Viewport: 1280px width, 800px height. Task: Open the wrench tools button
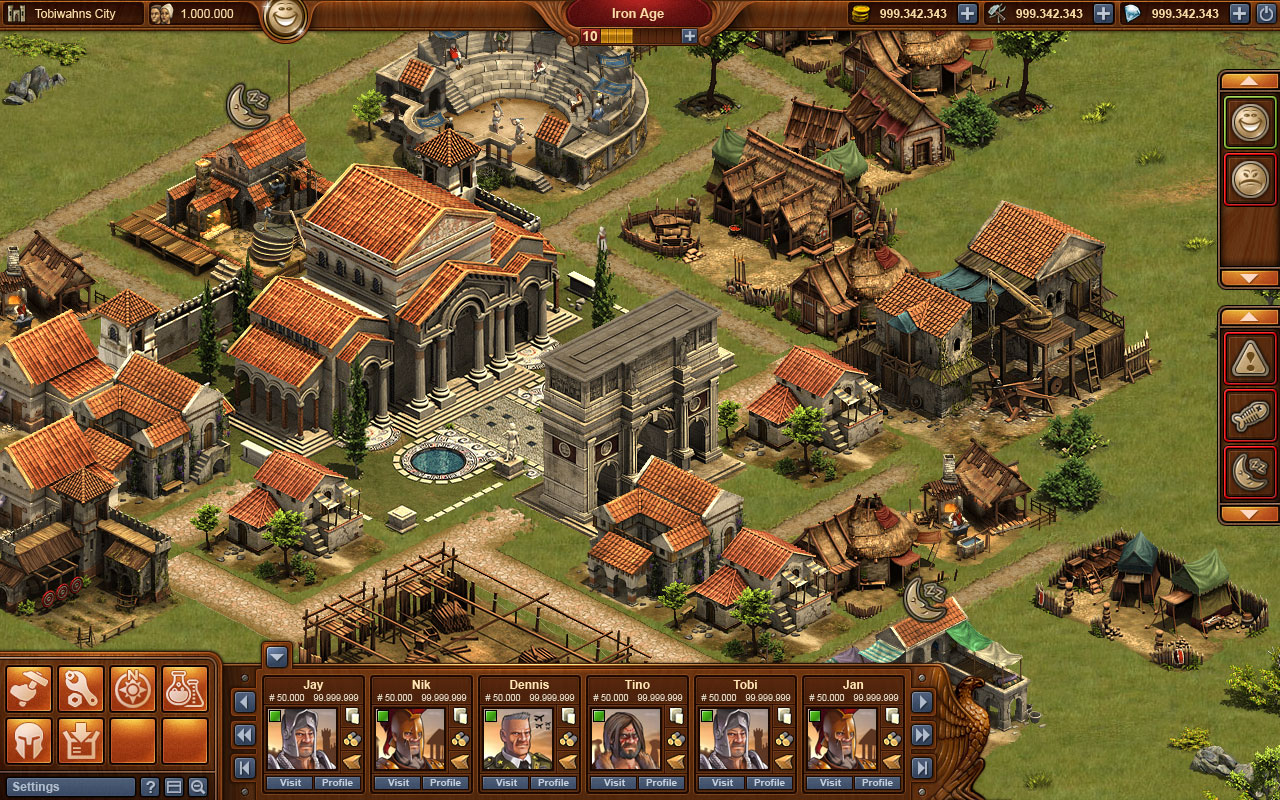pos(81,689)
